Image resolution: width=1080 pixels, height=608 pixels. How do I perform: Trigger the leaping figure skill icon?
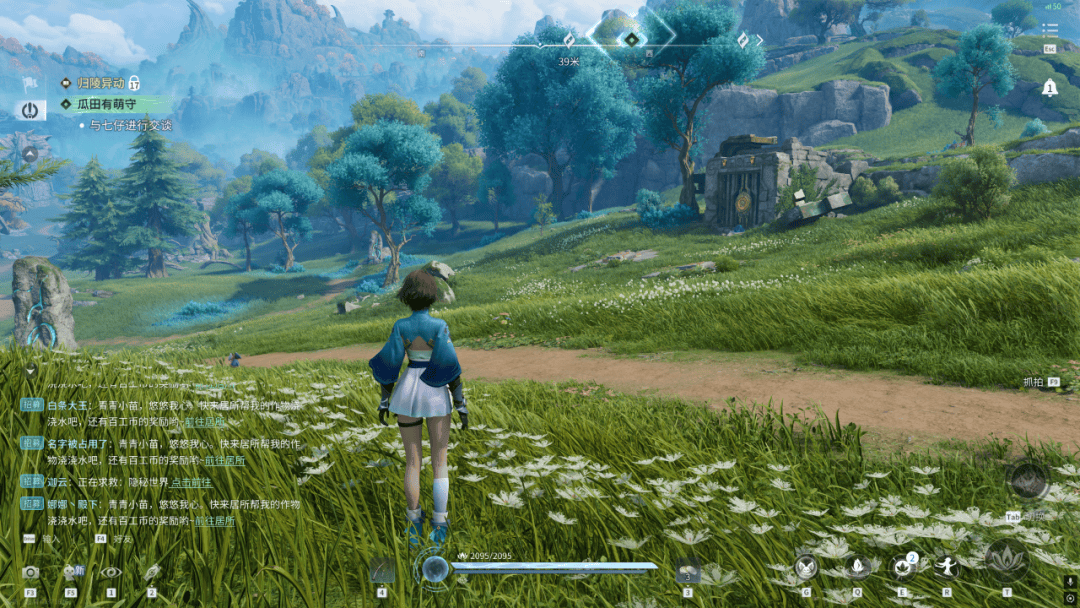coord(946,568)
